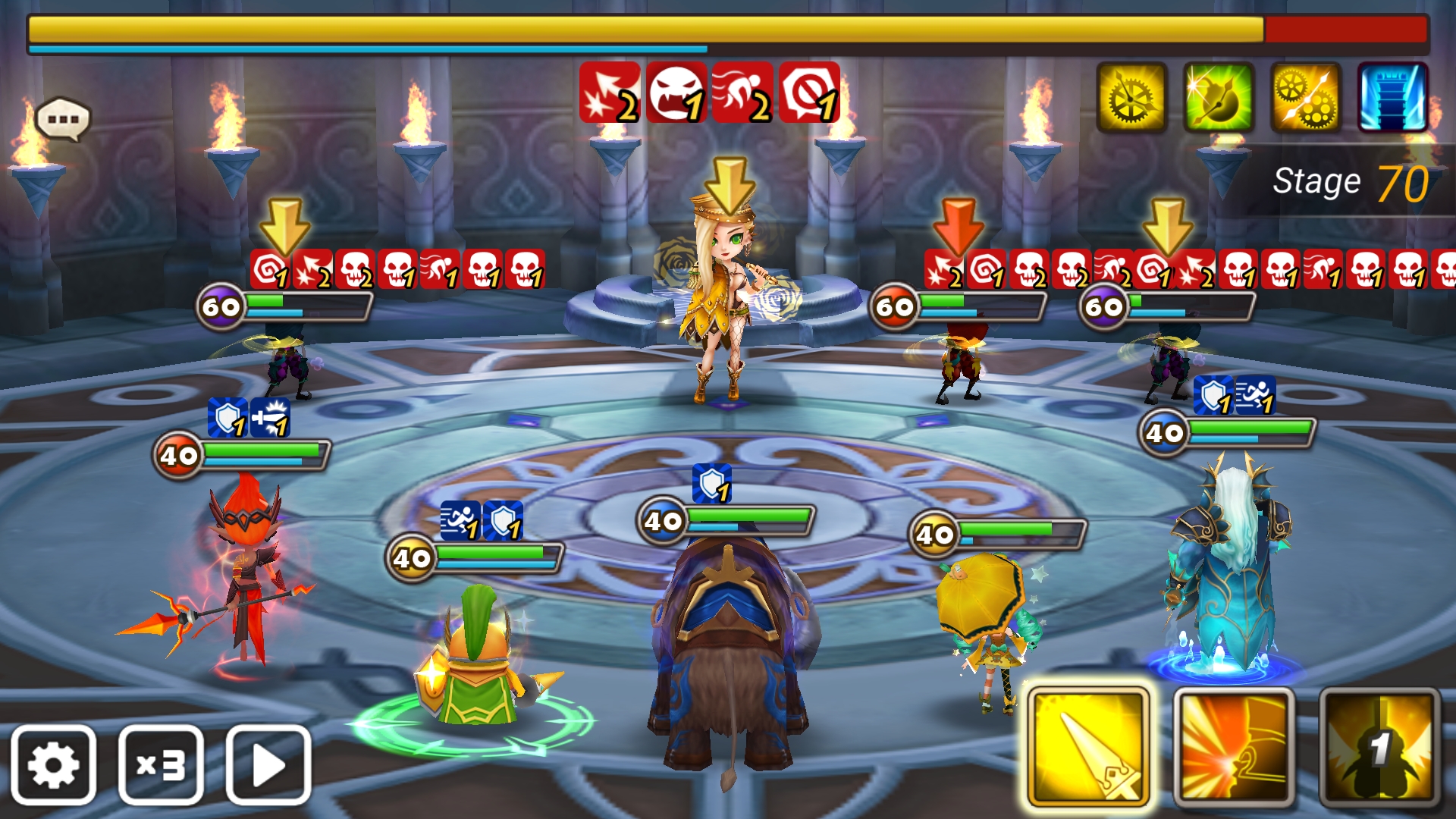Viewport: 1456px width, 819px height.
Task: Select the dark winged skill on cooldown
Action: [1379, 748]
